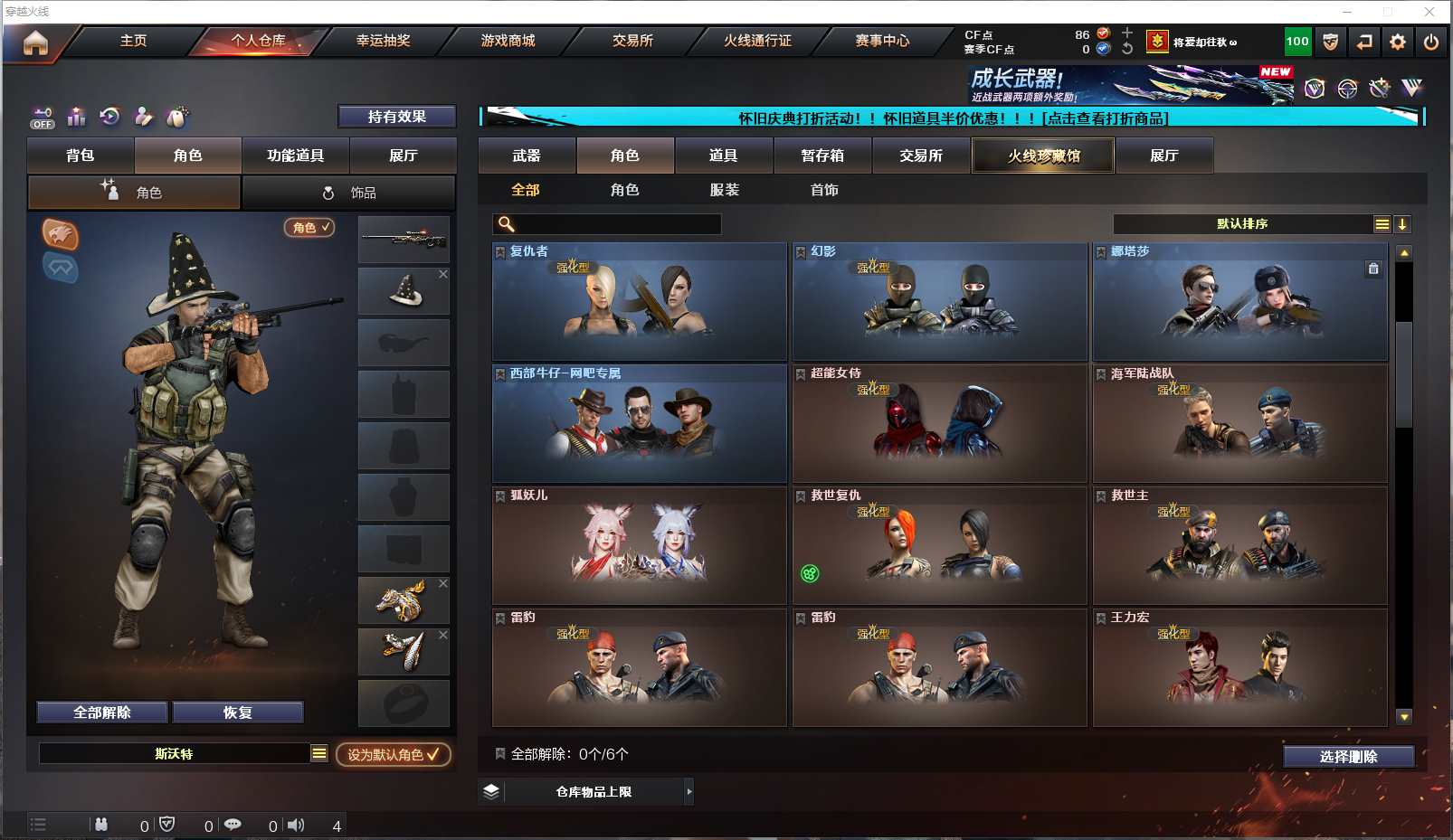Viewport: 1453px width, 840px height.
Task: Open the 默认排序 sorting dropdown
Action: click(x=1242, y=224)
